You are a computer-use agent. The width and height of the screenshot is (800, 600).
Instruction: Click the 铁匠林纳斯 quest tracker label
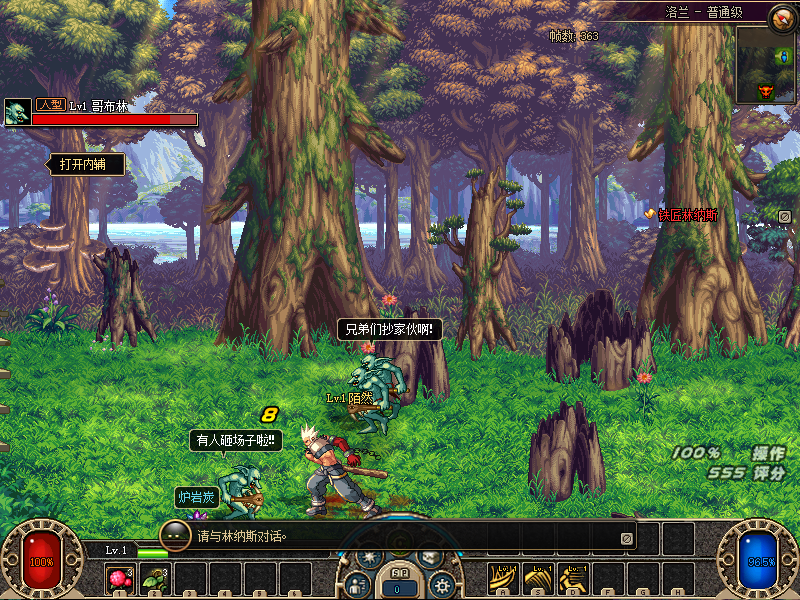(687, 215)
